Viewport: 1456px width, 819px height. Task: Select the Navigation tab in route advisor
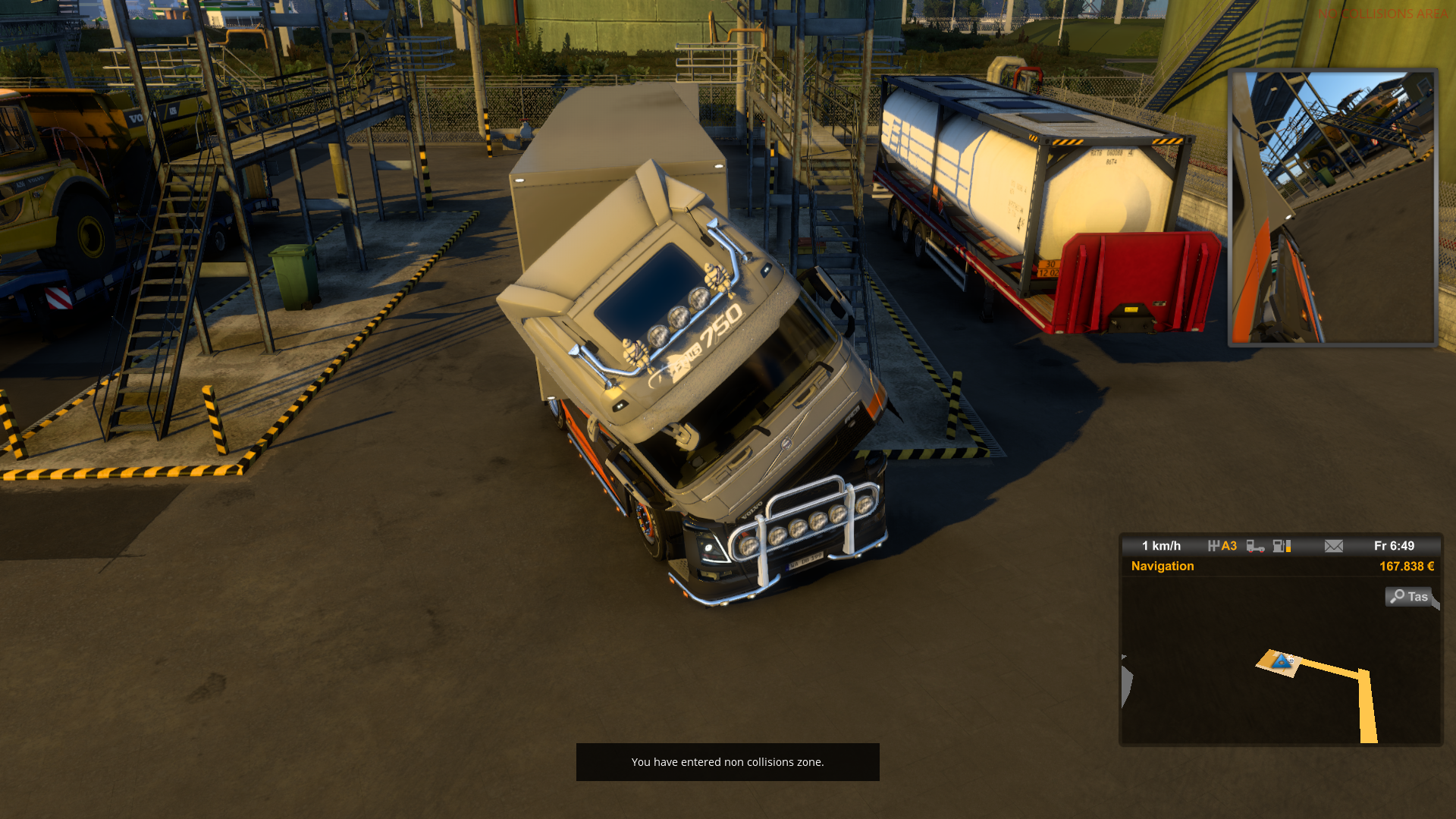point(1162,566)
